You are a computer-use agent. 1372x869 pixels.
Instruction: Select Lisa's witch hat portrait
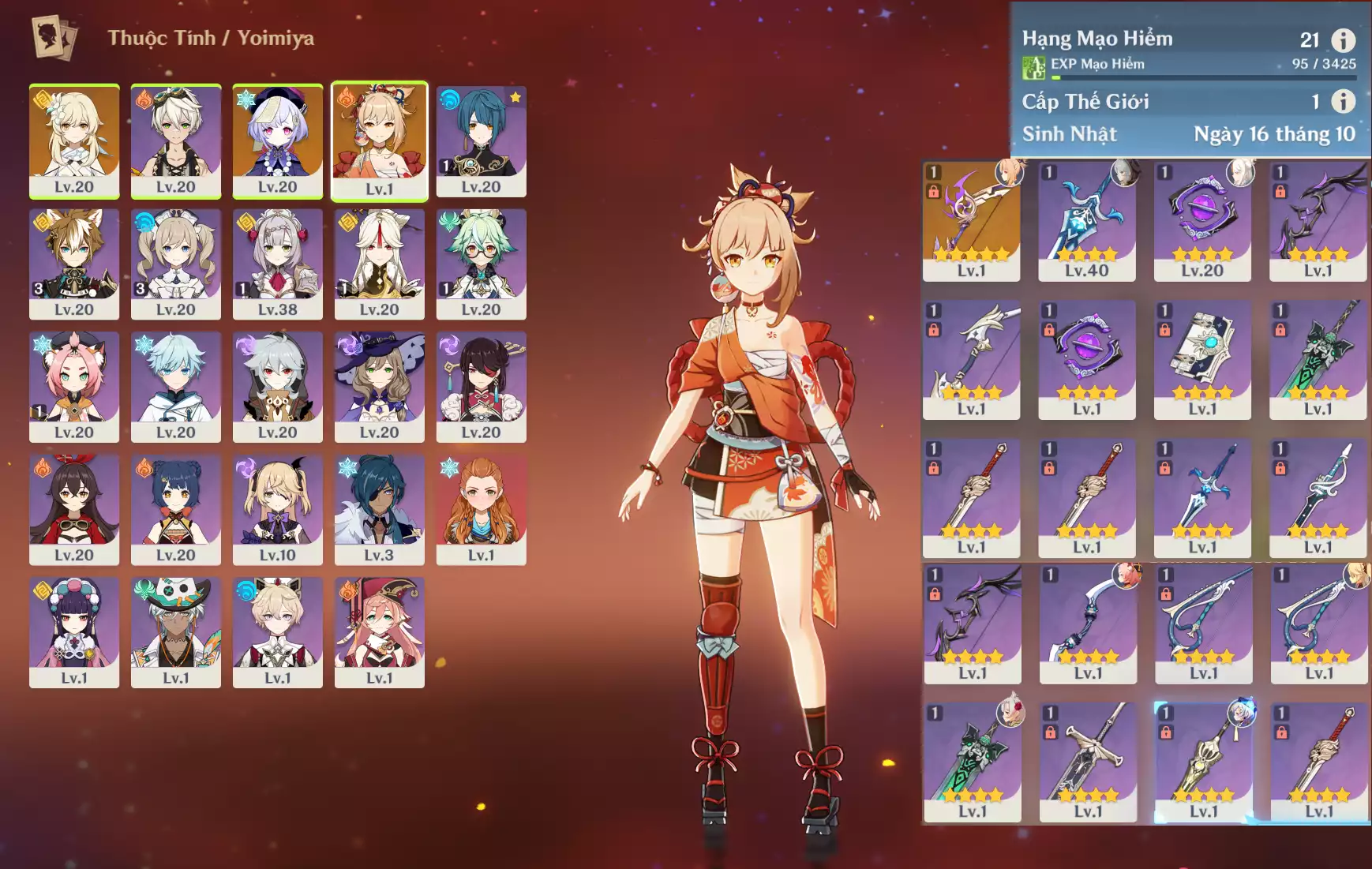click(379, 387)
